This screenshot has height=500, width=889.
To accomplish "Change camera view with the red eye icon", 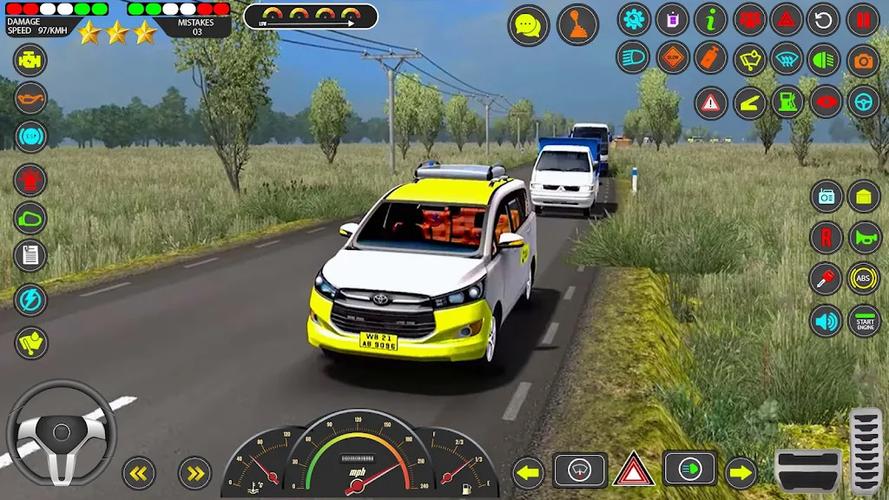I will coord(824,101).
